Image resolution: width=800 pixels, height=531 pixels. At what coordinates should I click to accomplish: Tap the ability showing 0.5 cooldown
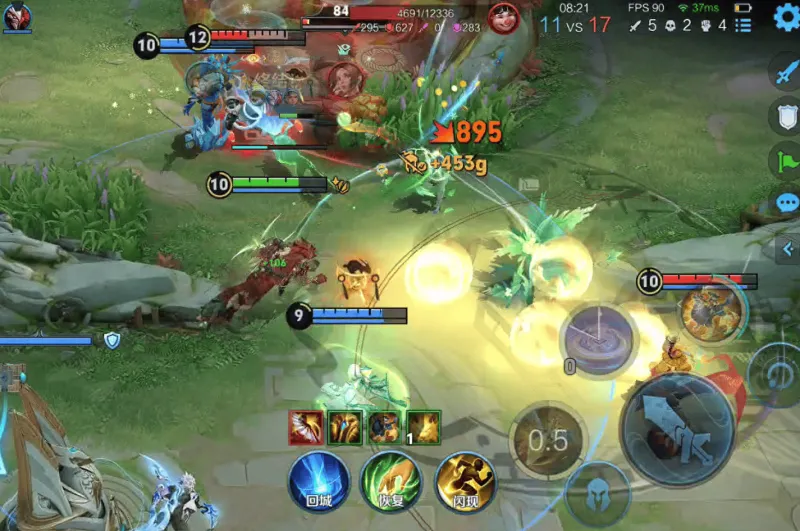pyautogui.click(x=547, y=440)
